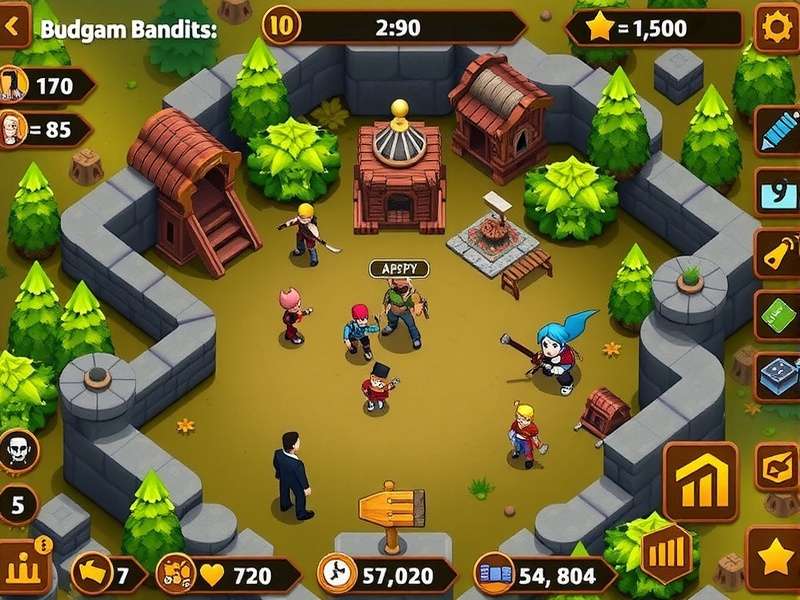Open the gear settings menu

(775, 27)
